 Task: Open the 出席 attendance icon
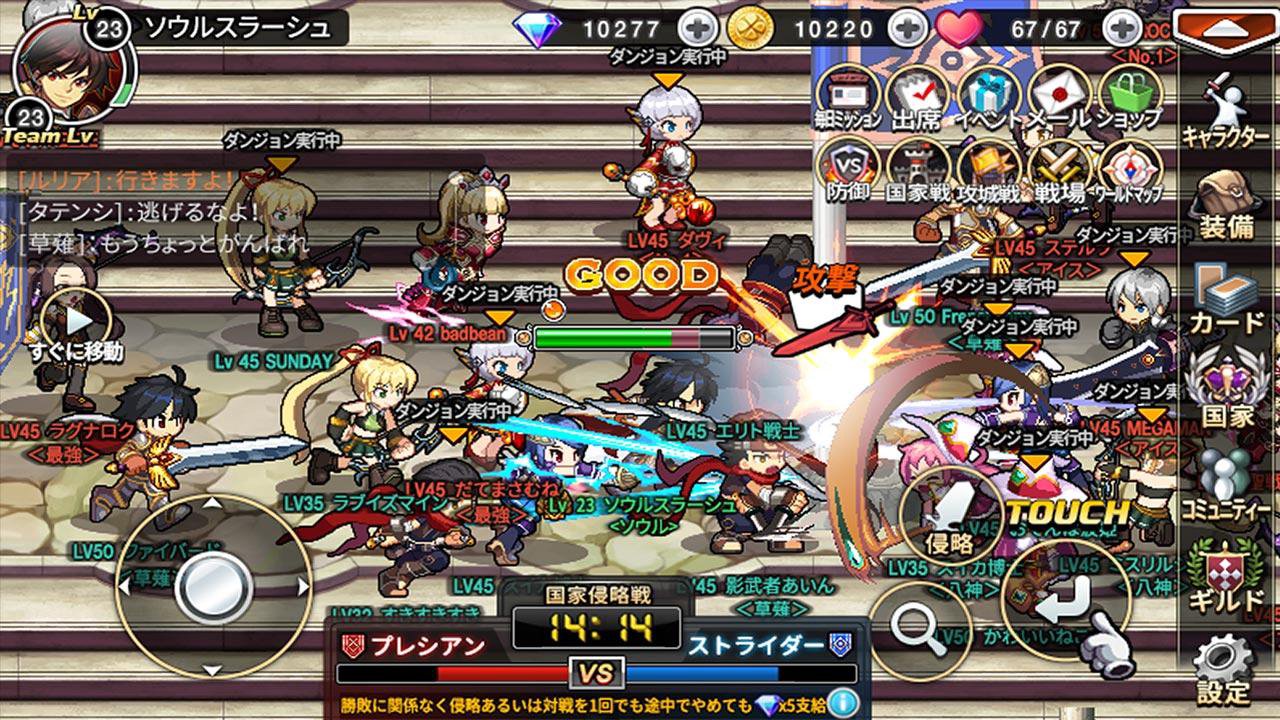[916, 94]
